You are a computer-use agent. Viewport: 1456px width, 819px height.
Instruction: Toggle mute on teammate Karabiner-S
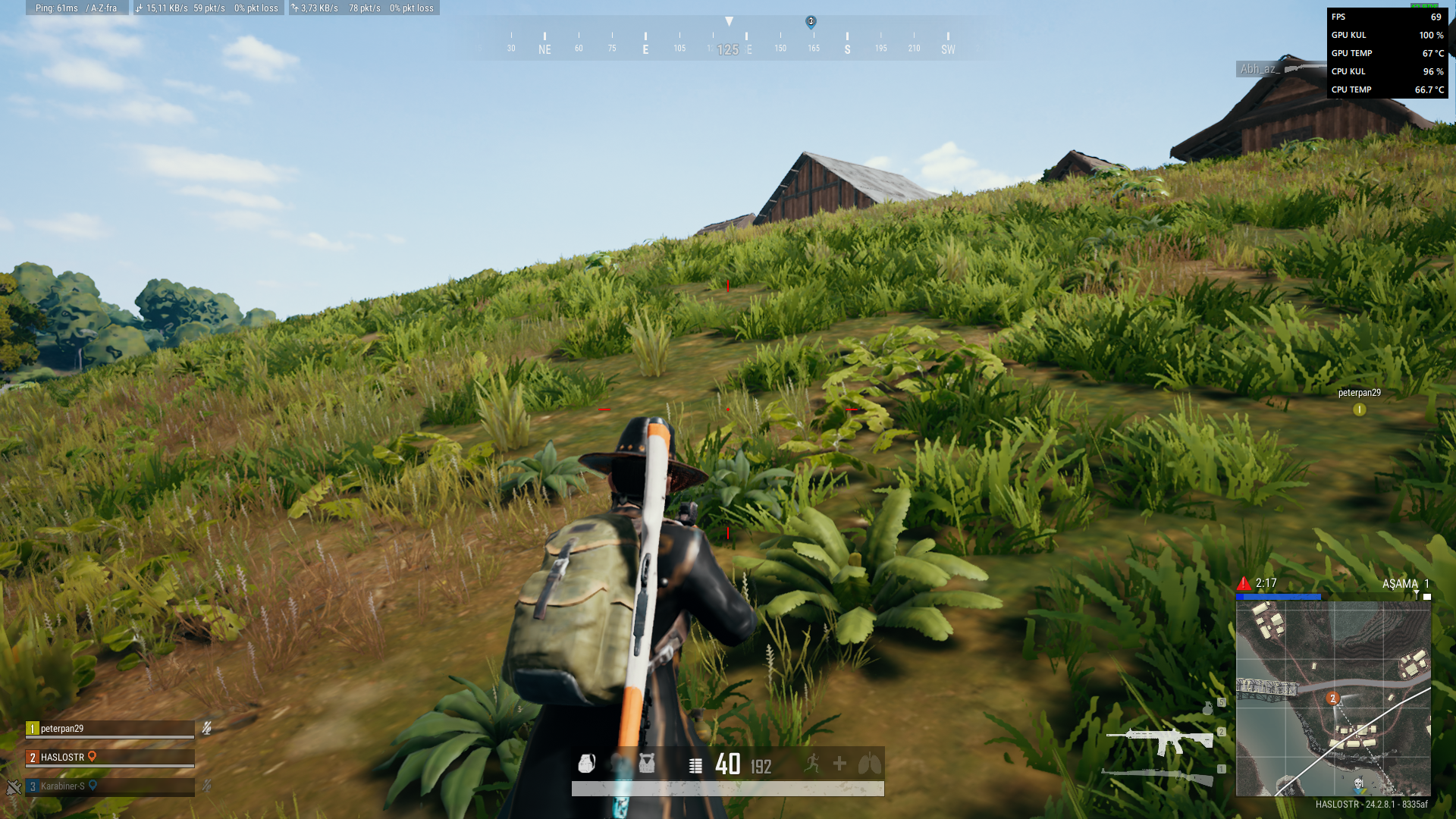[x=206, y=787]
